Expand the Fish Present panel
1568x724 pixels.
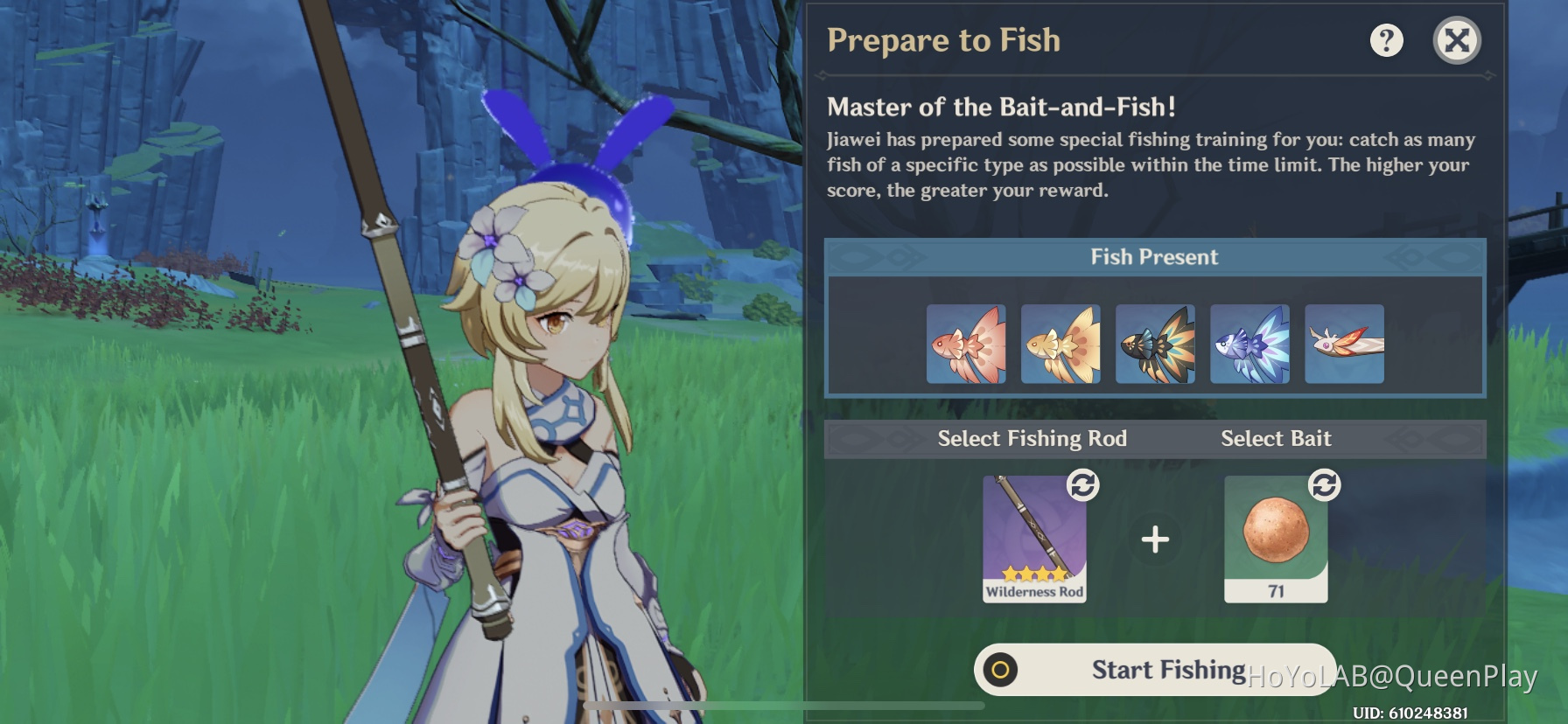click(x=1153, y=256)
